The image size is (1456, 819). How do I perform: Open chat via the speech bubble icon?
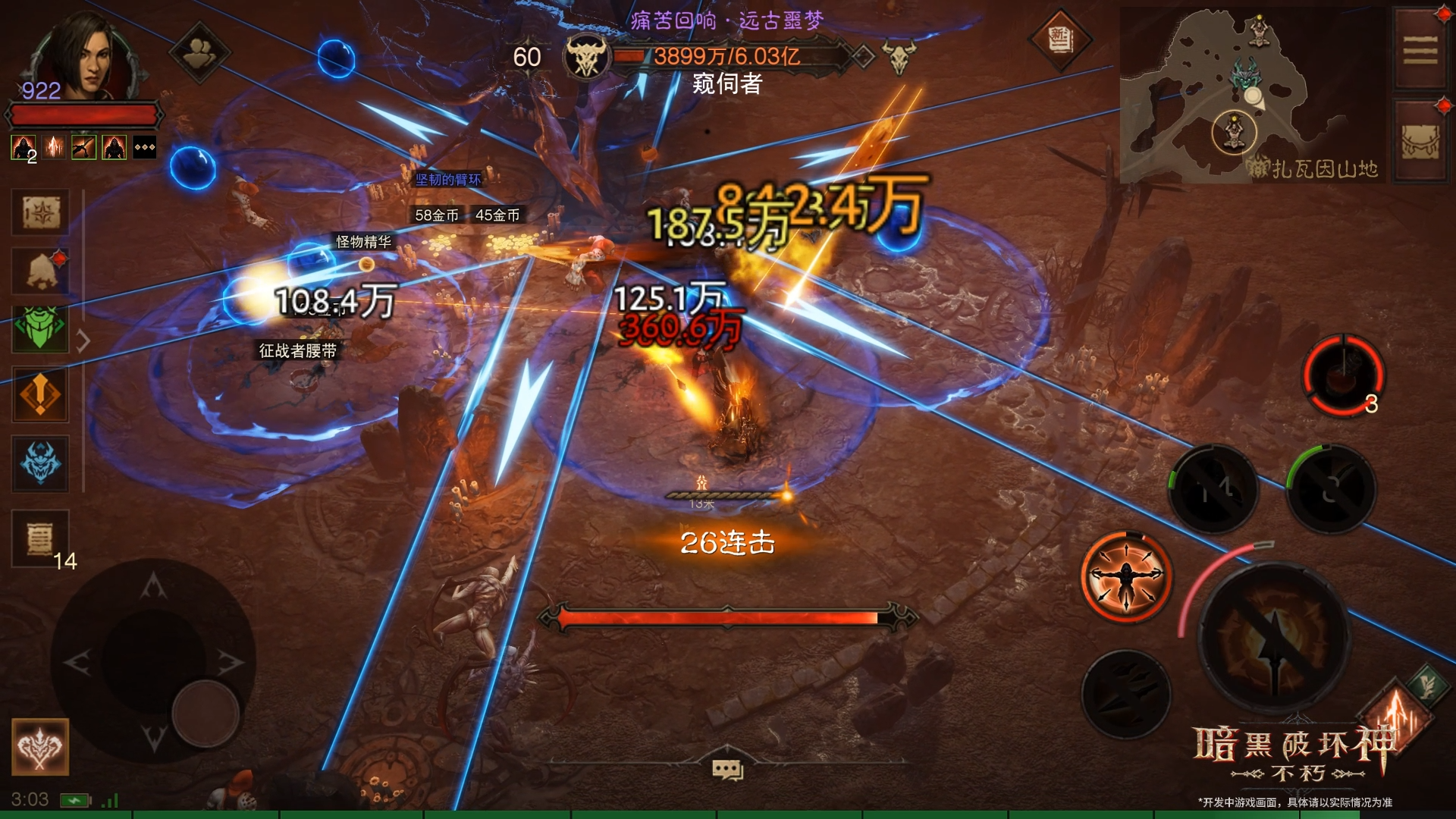pyautogui.click(x=728, y=768)
